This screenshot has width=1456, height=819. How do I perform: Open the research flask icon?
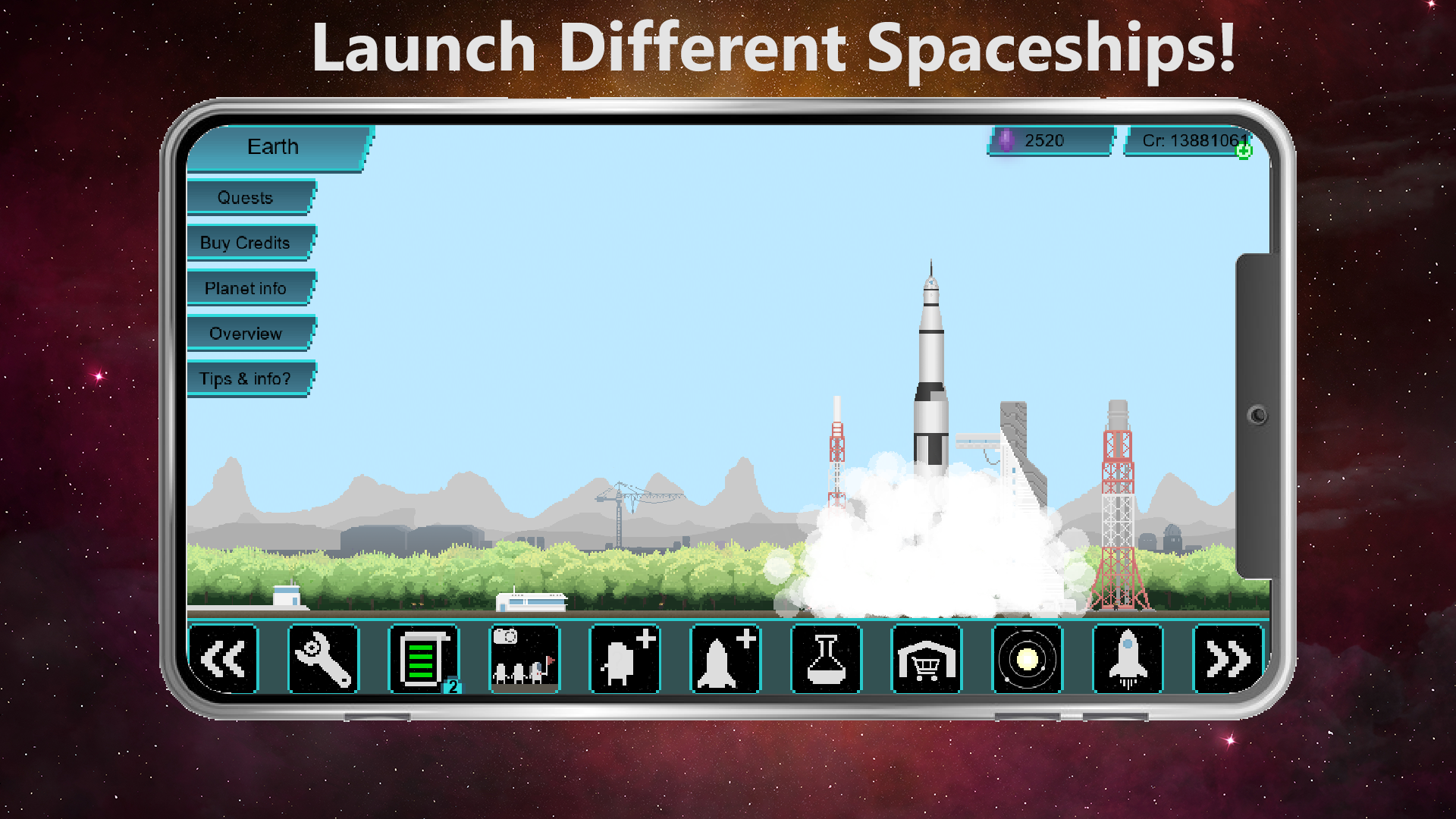coord(826,659)
